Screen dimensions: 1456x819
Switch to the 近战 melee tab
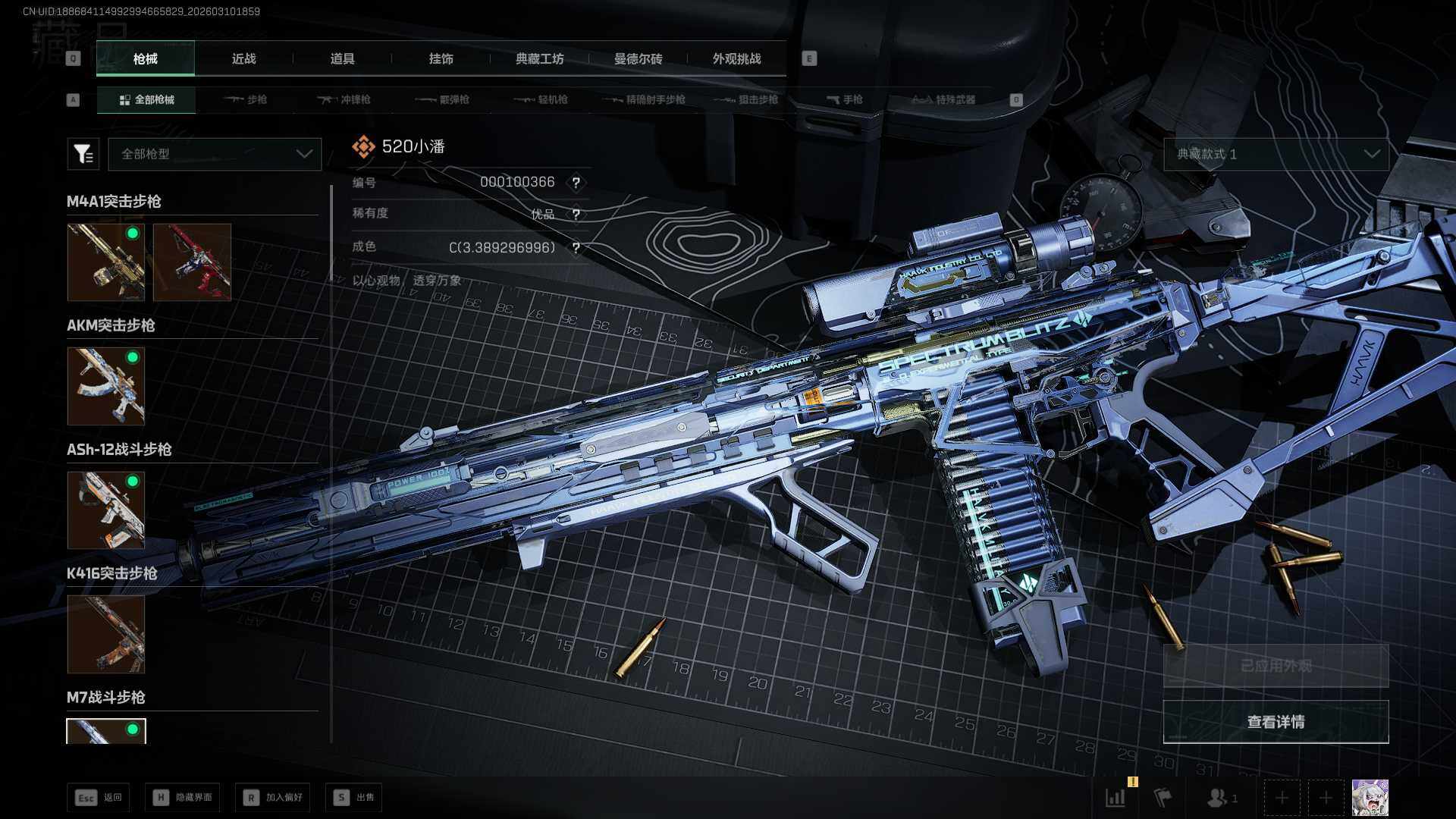tap(243, 59)
